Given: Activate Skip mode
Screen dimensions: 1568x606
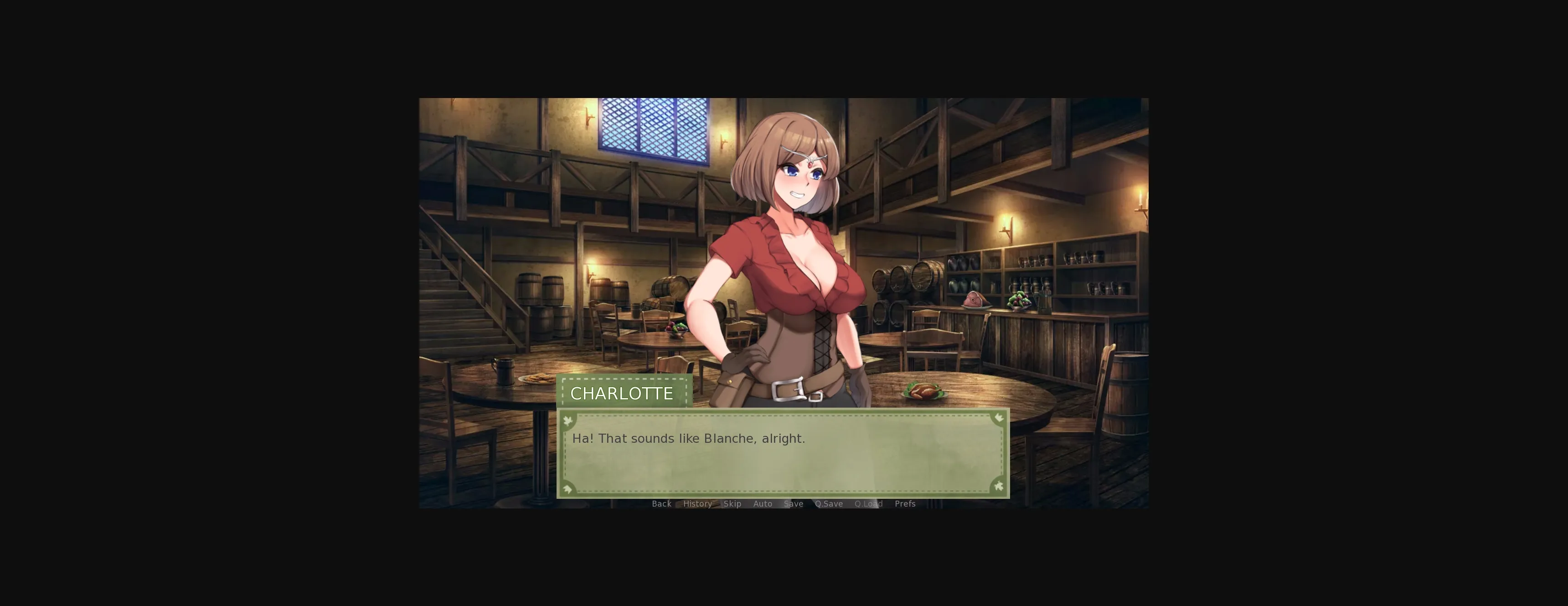Looking at the screenshot, I should [732, 504].
